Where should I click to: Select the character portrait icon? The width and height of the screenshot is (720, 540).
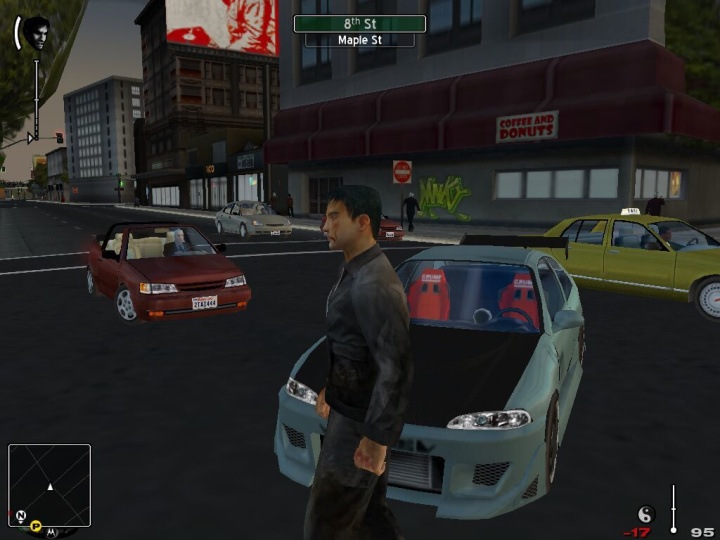37,33
